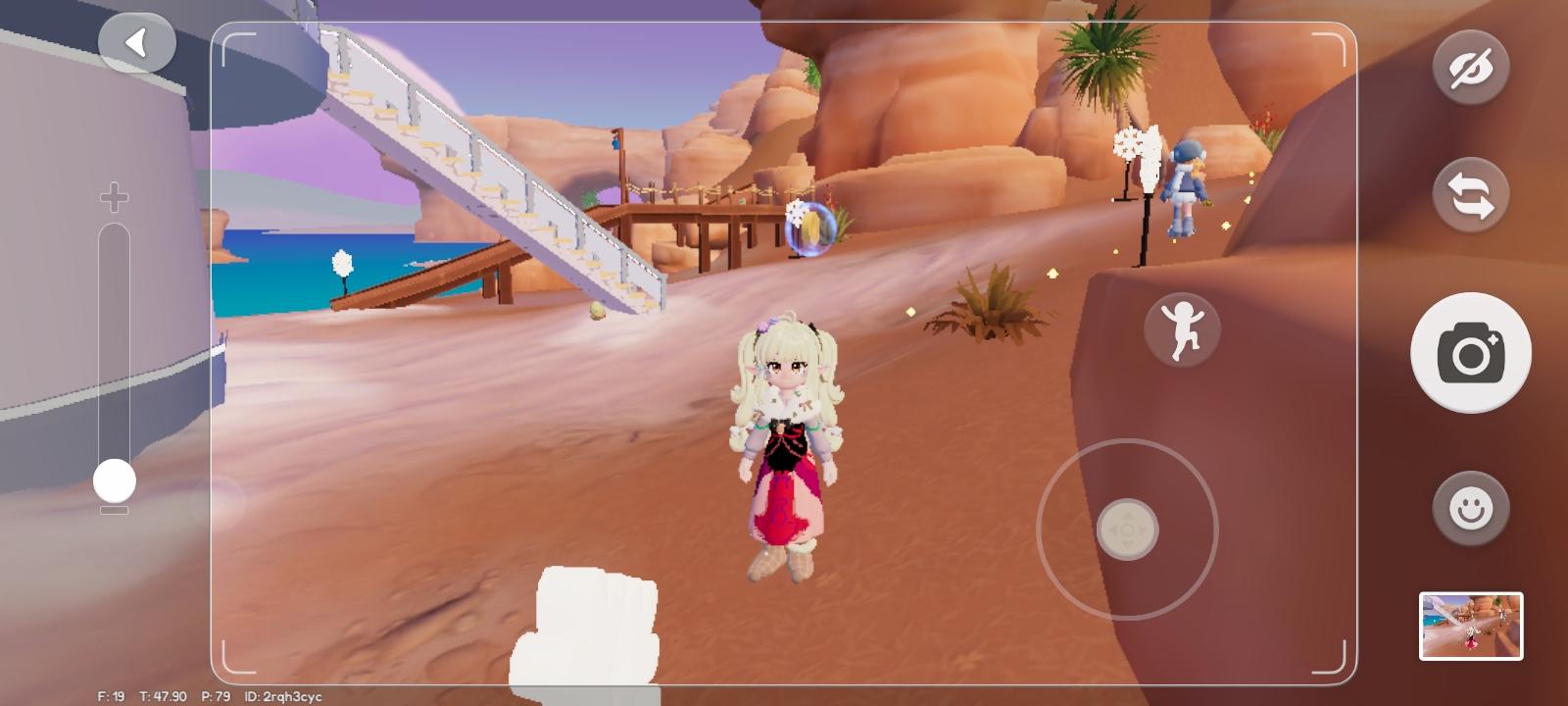This screenshot has width=1568, height=706.
Task: Open pose options with the dancing figure icon
Action: 1181,328
